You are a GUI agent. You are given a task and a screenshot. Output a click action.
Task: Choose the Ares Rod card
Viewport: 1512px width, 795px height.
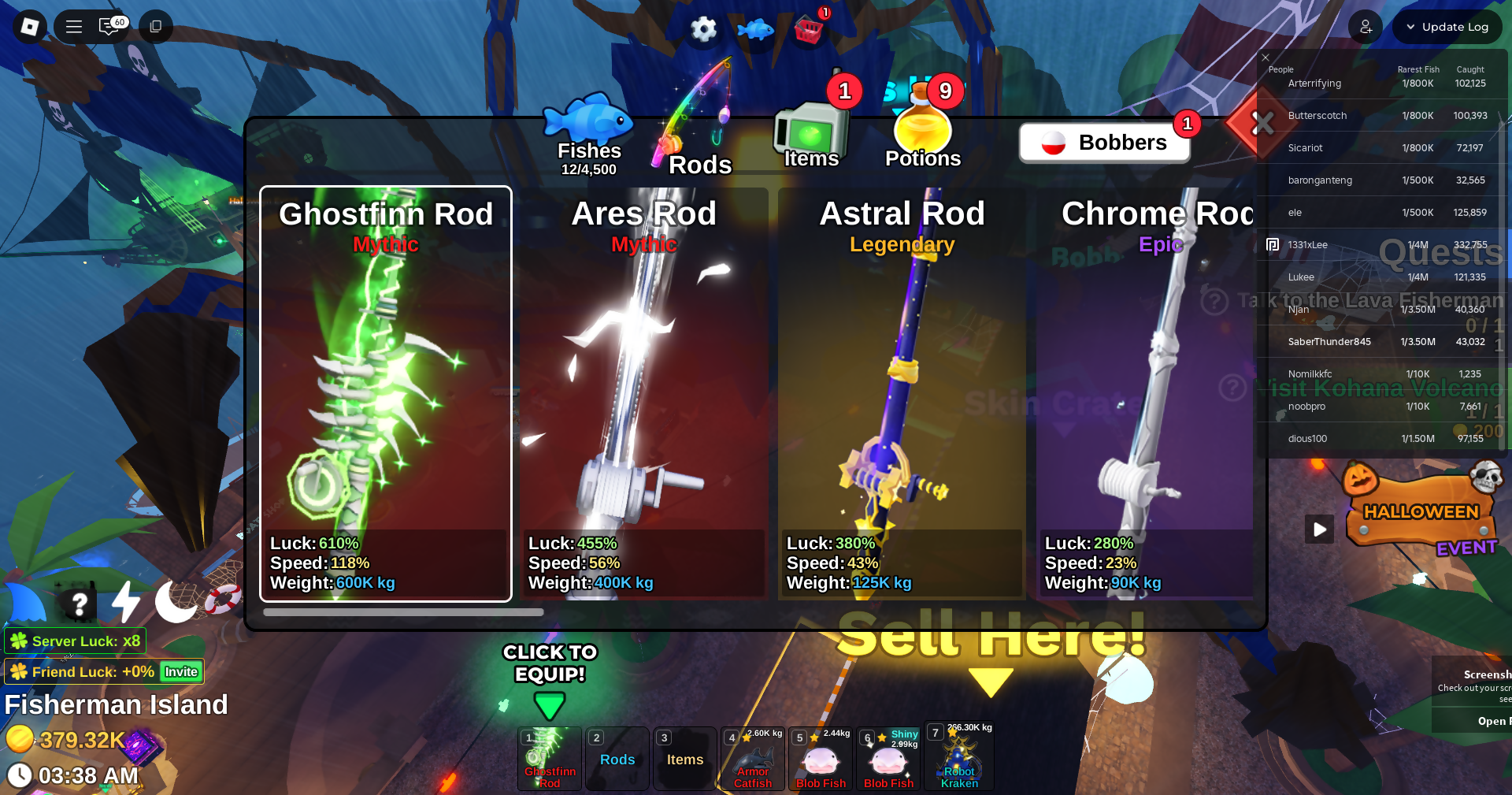coord(643,394)
